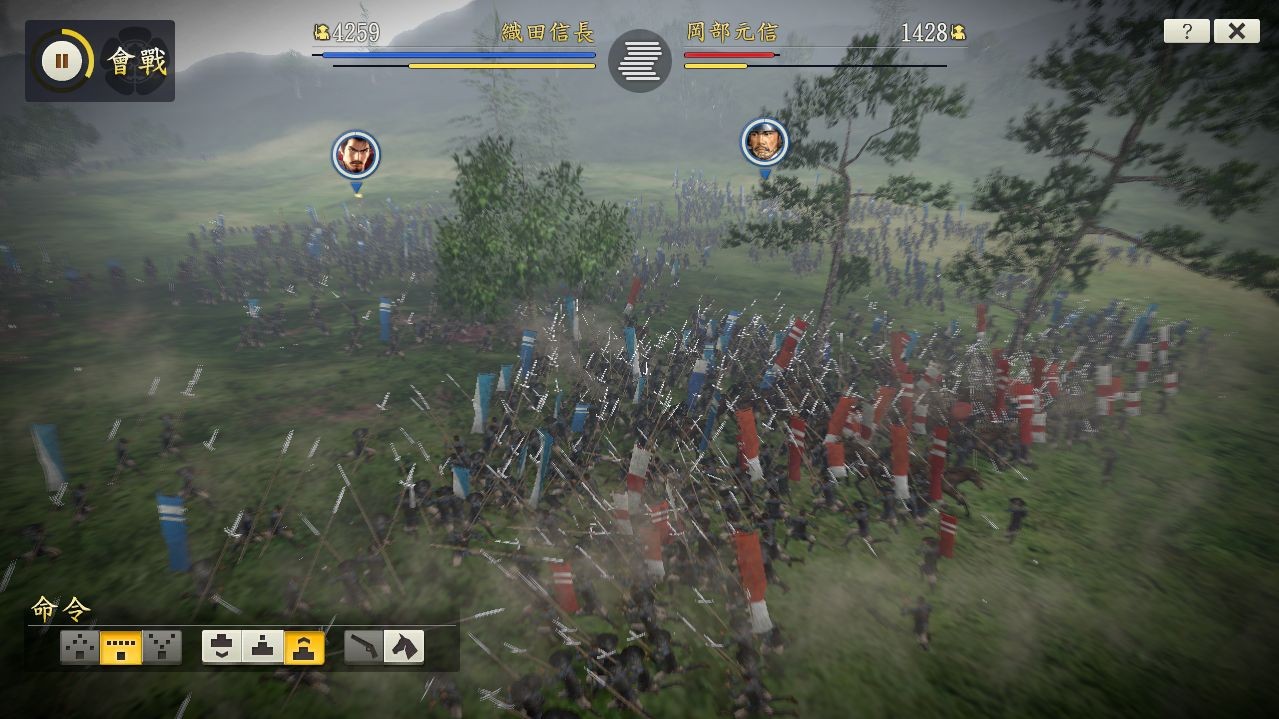This screenshot has width=1279, height=719.
Task: Pause the battle with the pause button
Action: tap(62, 61)
